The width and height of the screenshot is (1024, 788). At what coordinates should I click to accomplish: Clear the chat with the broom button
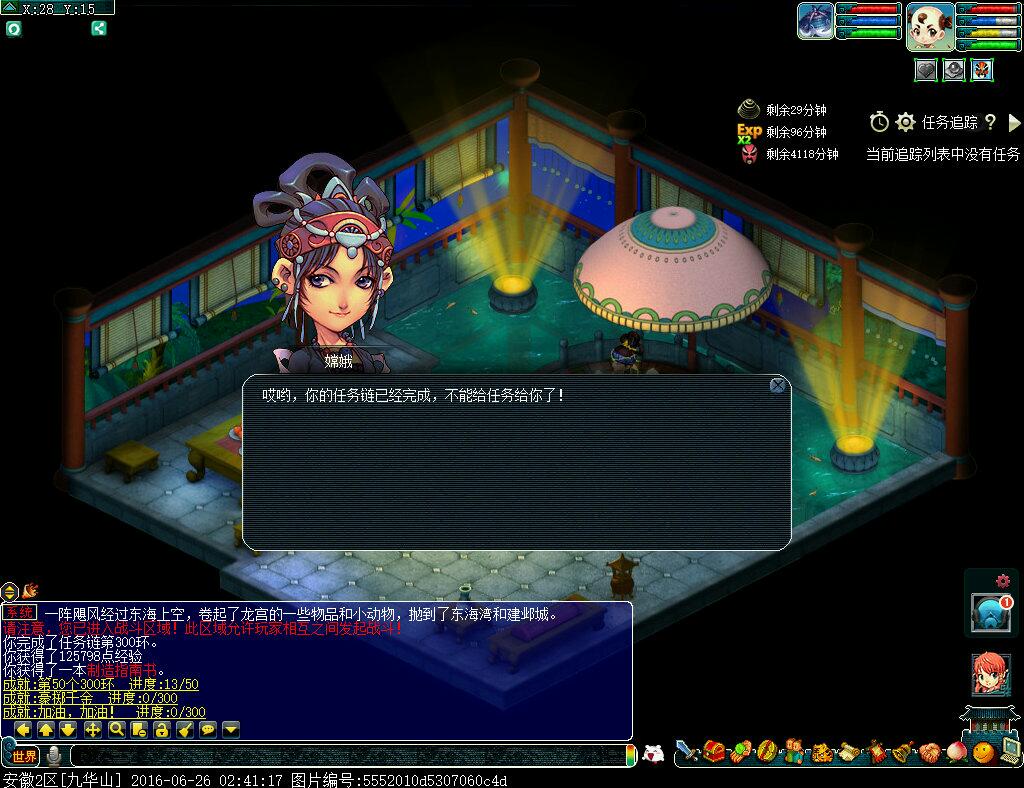(185, 730)
